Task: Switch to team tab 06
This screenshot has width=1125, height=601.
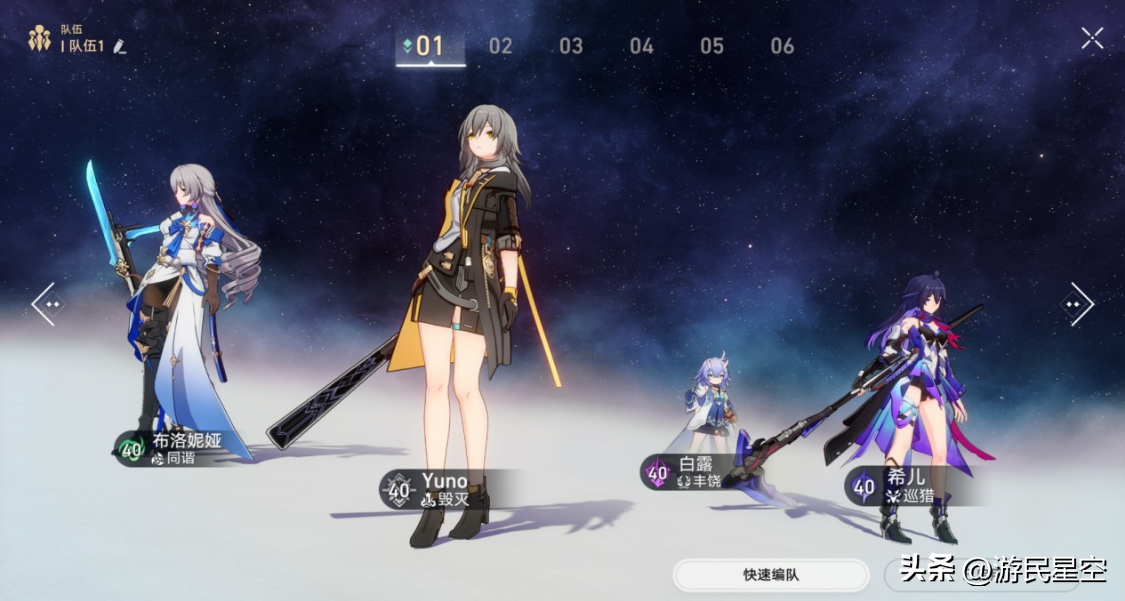Action: [x=782, y=46]
